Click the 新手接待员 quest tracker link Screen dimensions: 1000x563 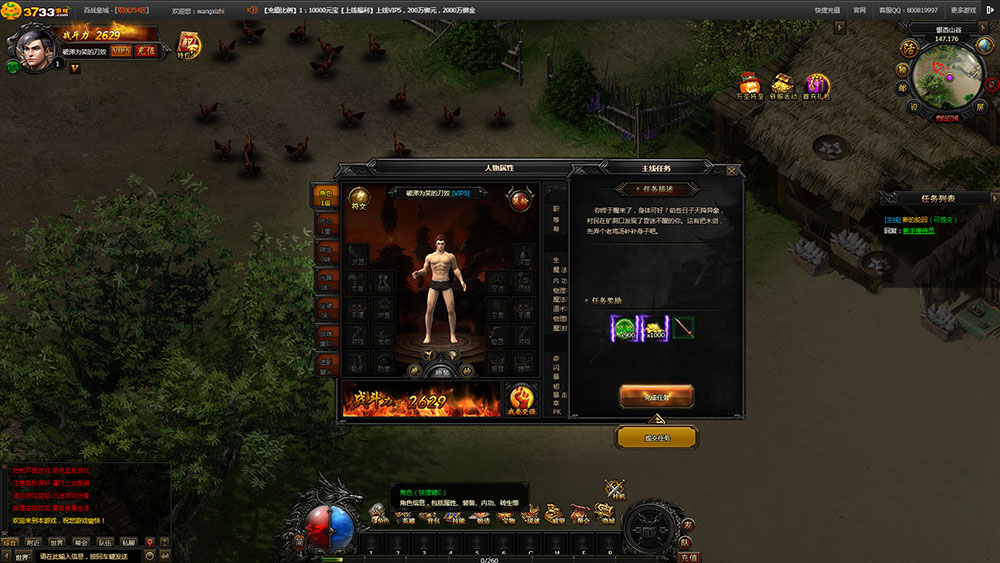[919, 231]
